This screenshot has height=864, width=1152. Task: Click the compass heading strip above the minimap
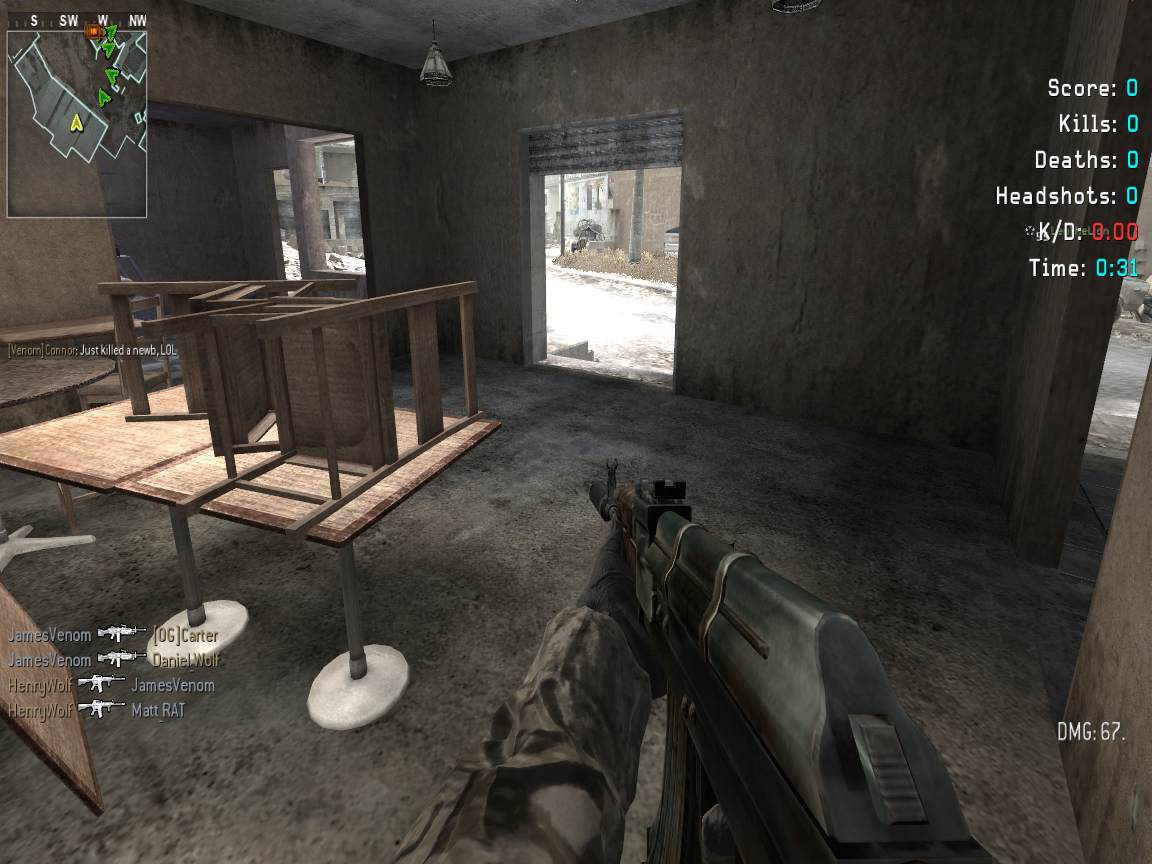point(77,20)
